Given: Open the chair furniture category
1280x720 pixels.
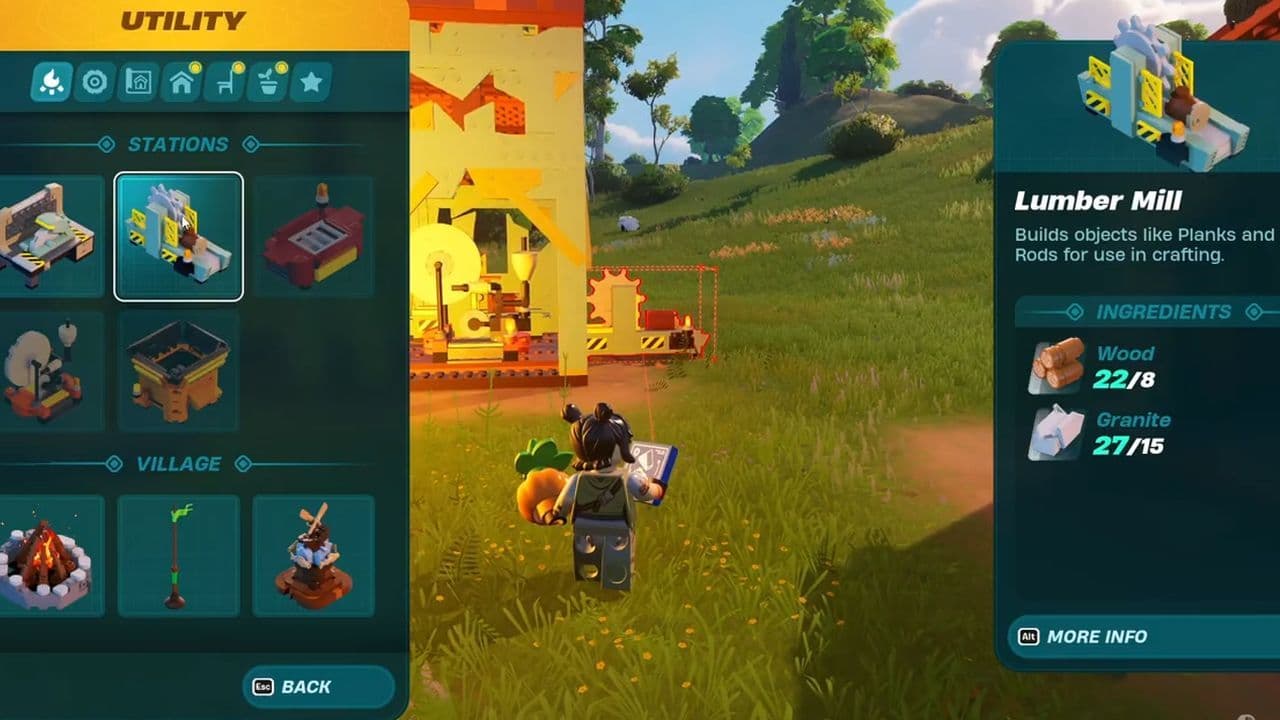Looking at the screenshot, I should pyautogui.click(x=223, y=82).
